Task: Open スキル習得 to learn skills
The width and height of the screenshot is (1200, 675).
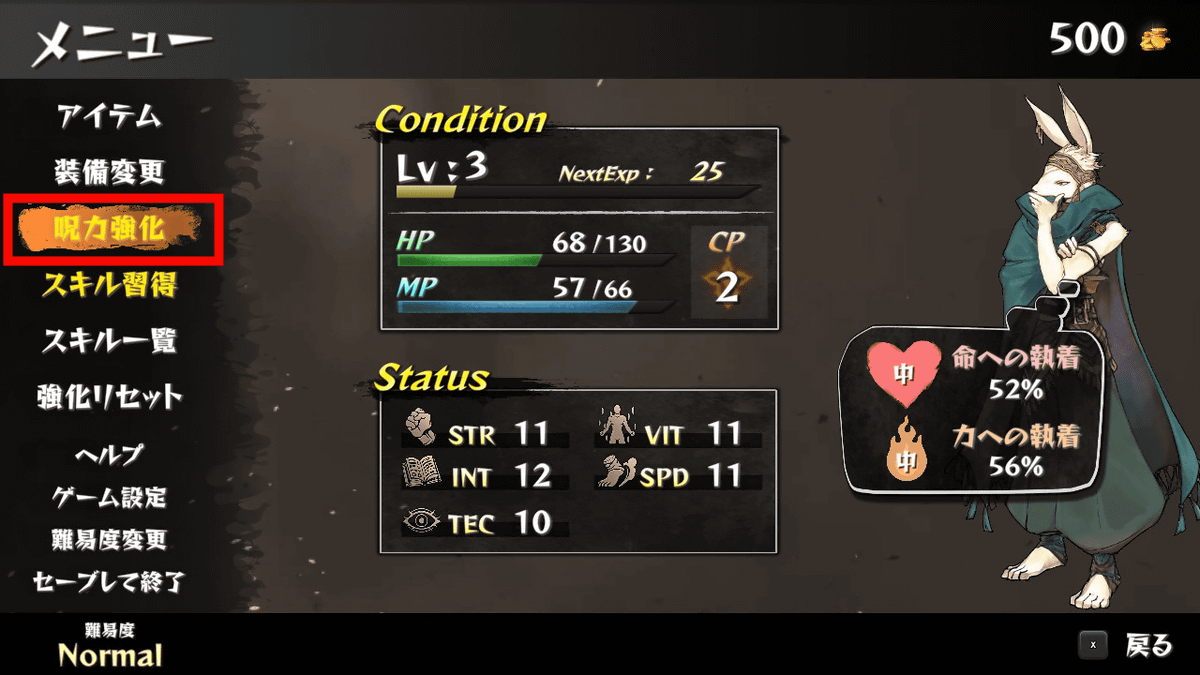Action: (109, 286)
